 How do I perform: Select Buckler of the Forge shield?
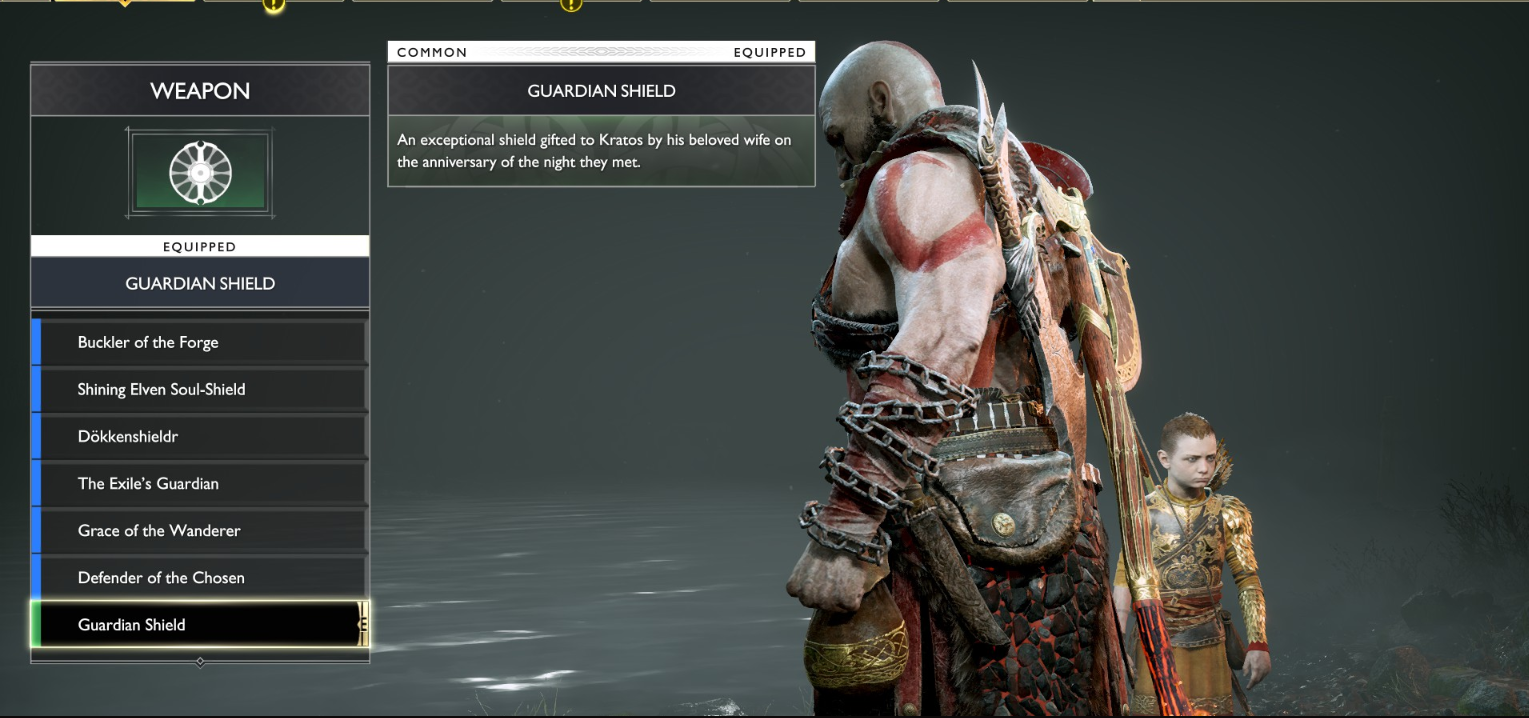[x=200, y=342]
